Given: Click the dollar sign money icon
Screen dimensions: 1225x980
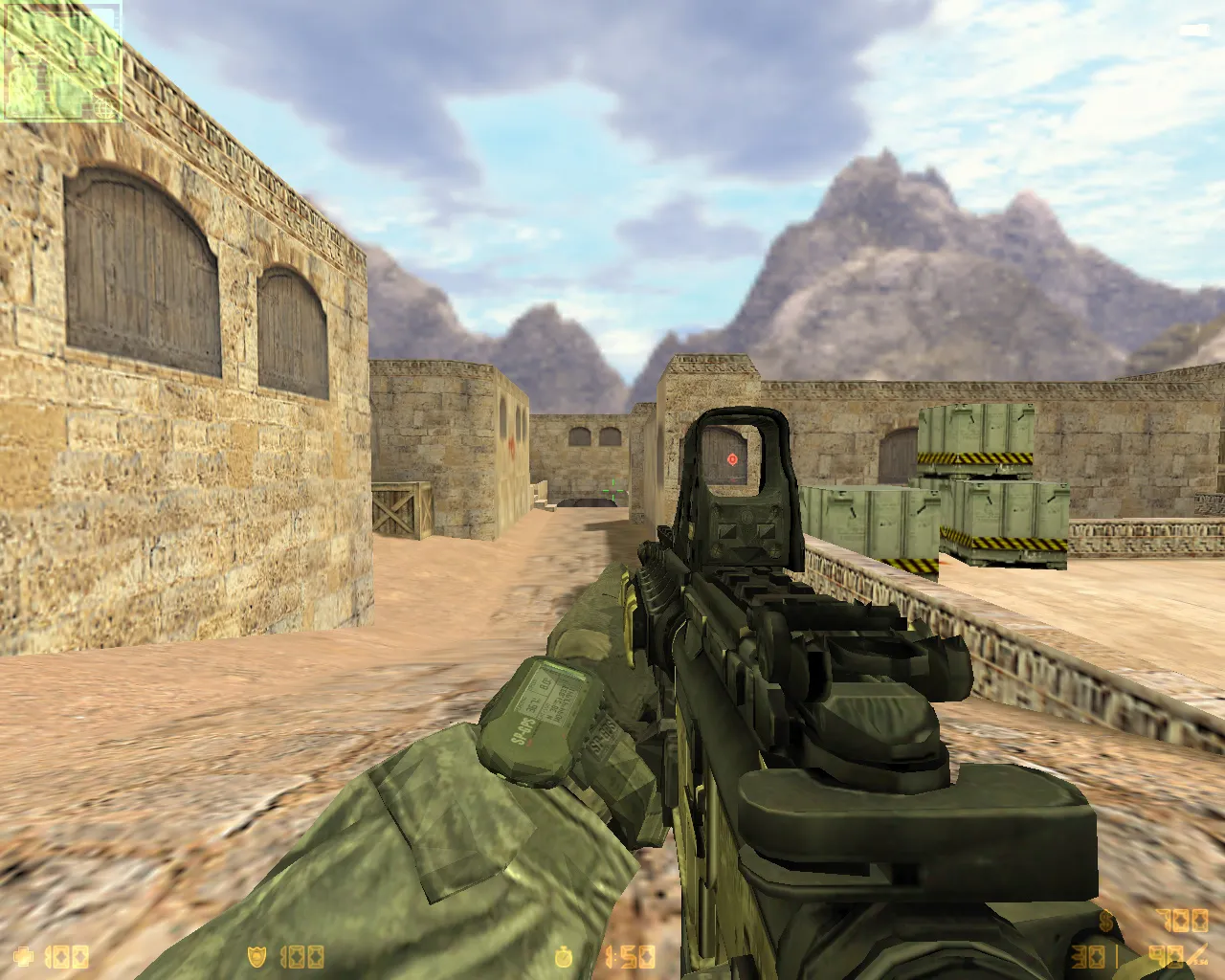Looking at the screenshot, I should click(1105, 921).
